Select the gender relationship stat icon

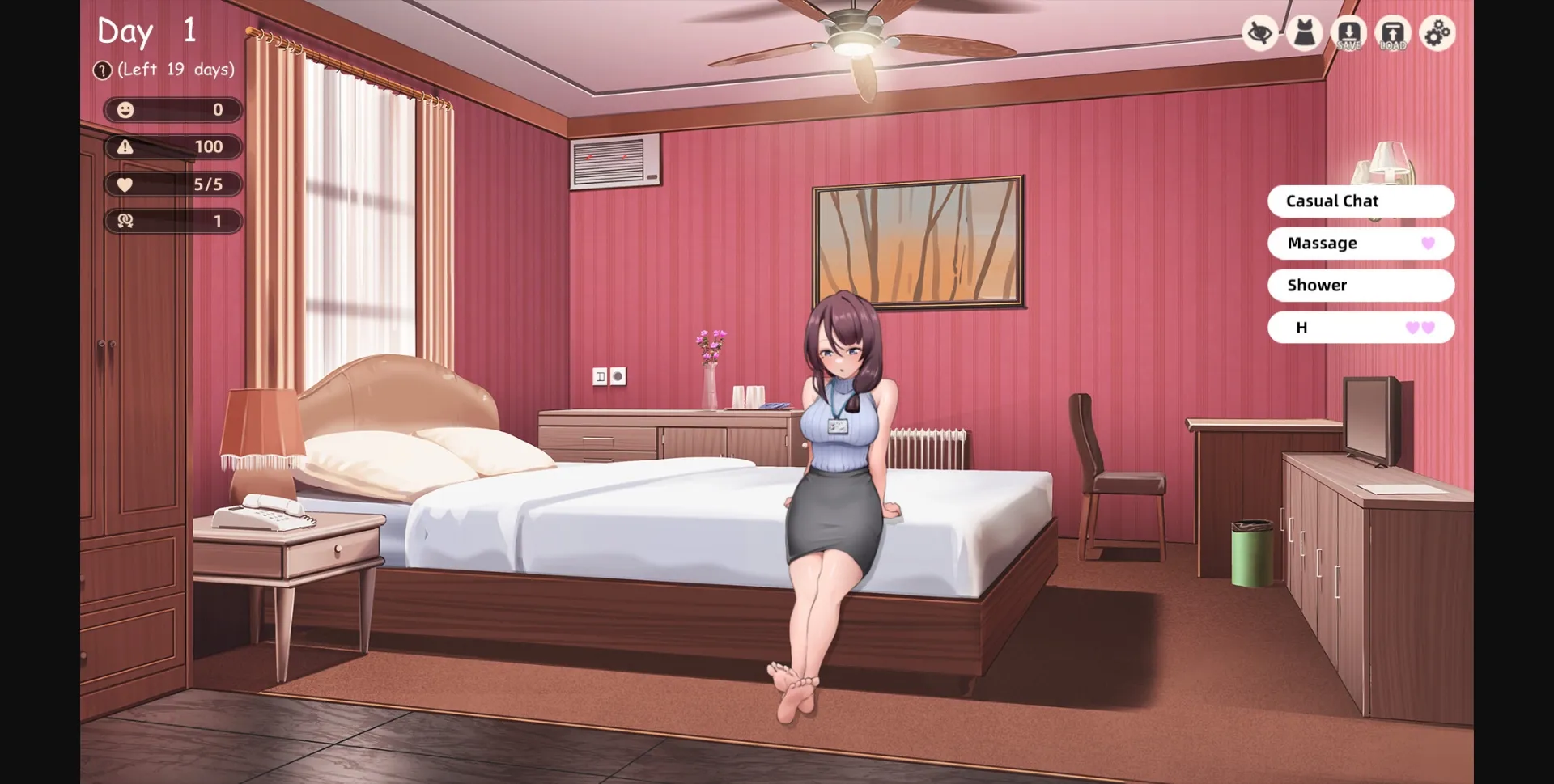point(125,221)
